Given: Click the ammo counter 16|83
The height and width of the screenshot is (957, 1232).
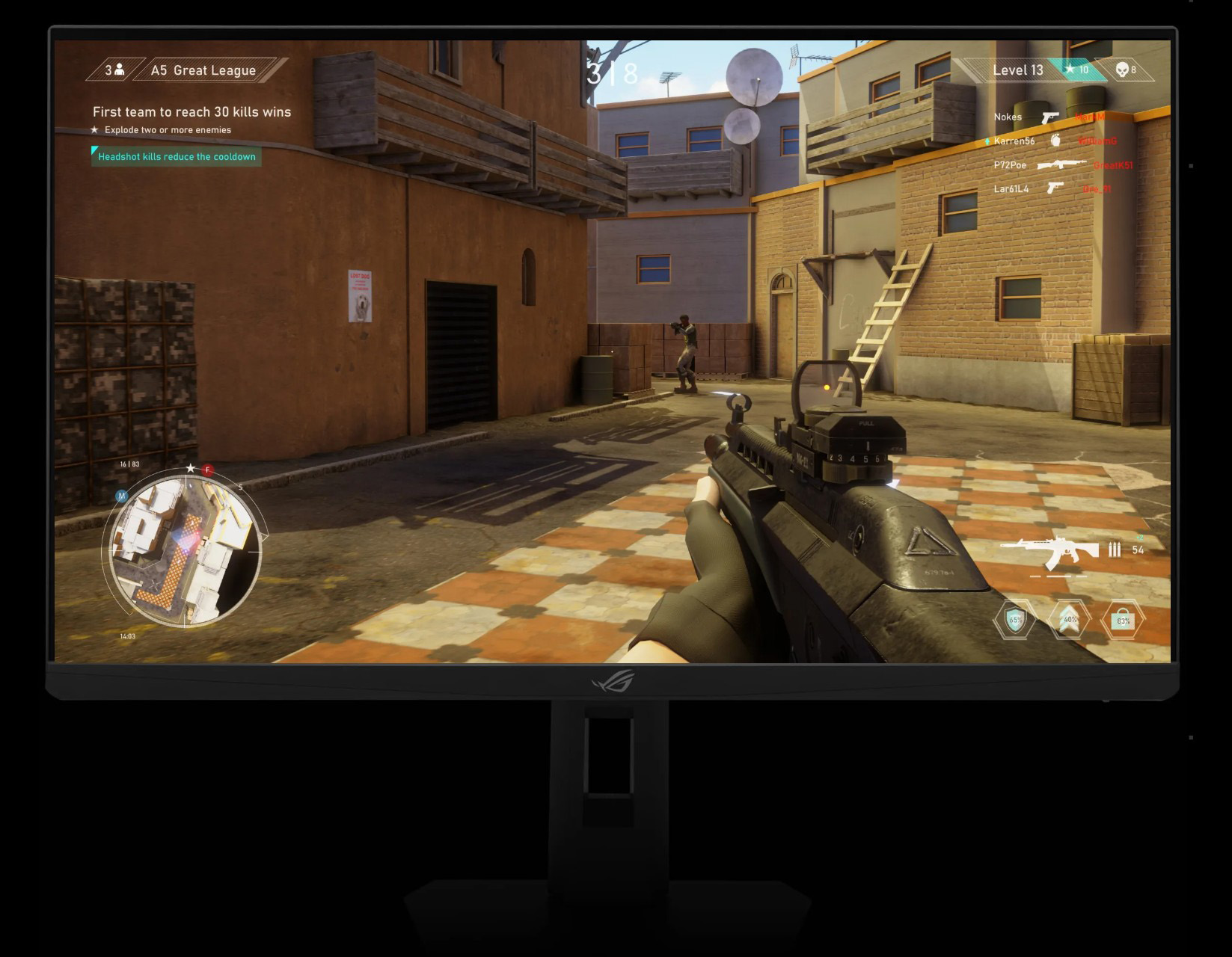Looking at the screenshot, I should click(x=129, y=462).
